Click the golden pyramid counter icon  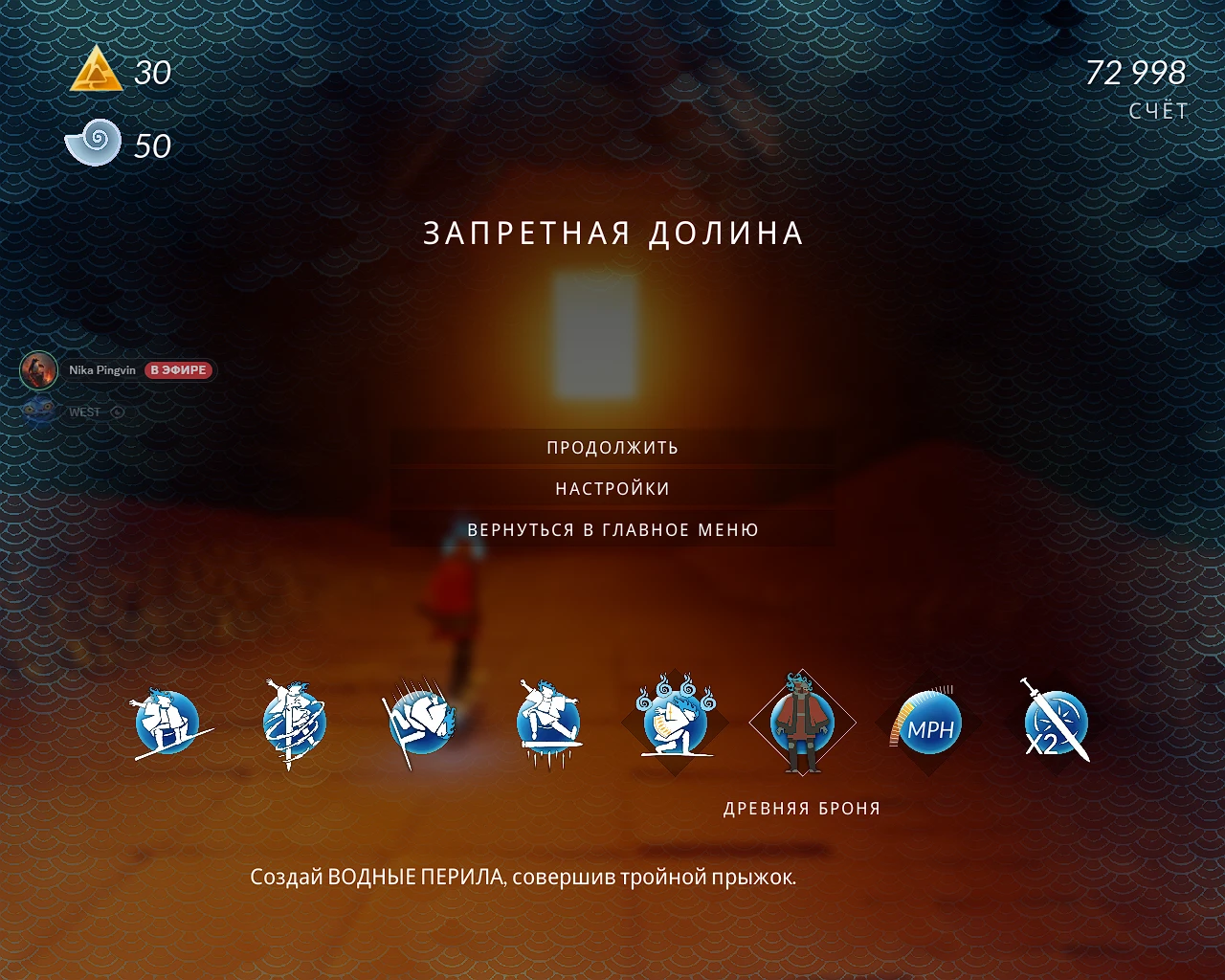pyautogui.click(x=96, y=70)
